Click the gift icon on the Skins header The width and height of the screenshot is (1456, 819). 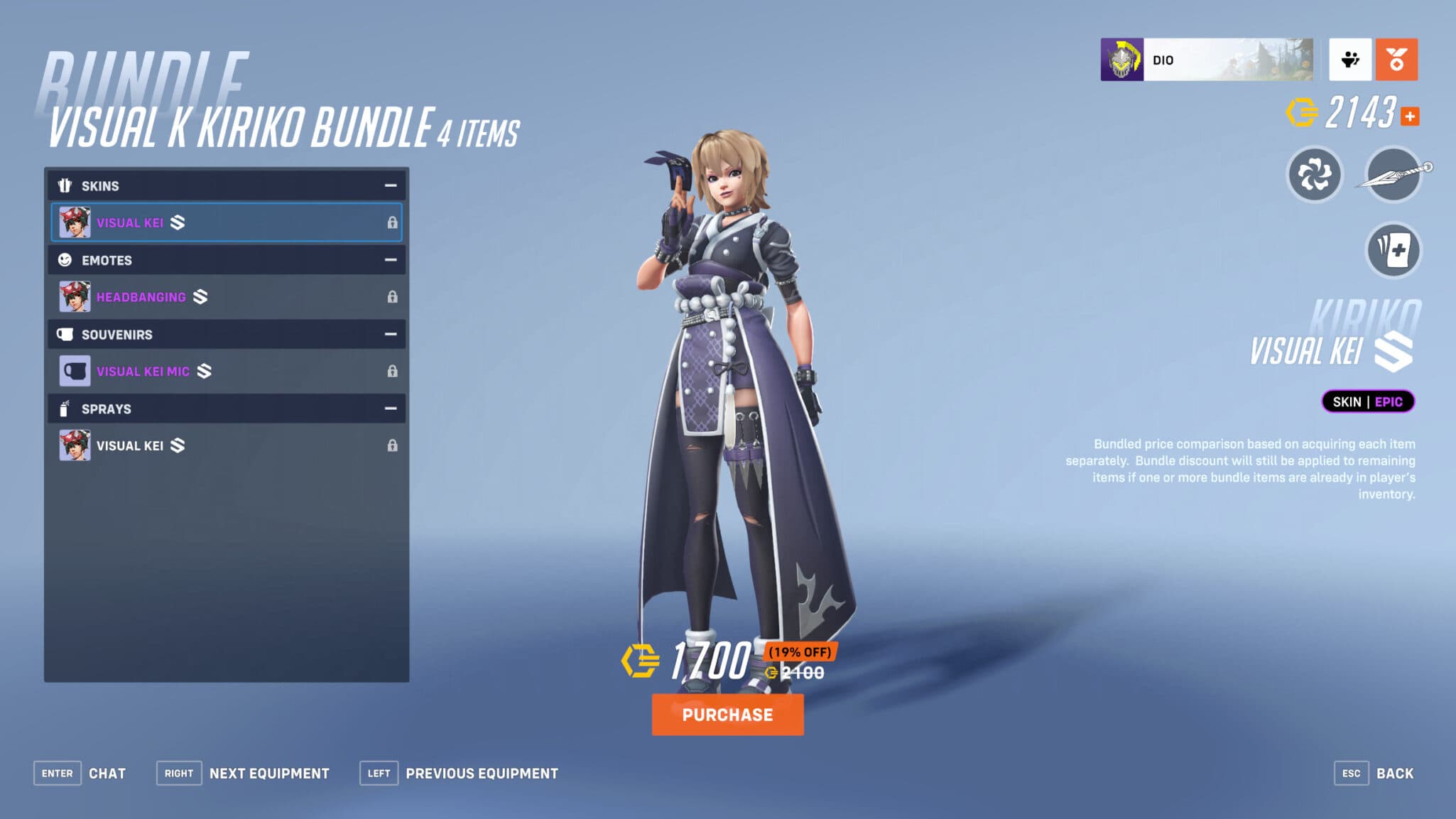click(65, 185)
